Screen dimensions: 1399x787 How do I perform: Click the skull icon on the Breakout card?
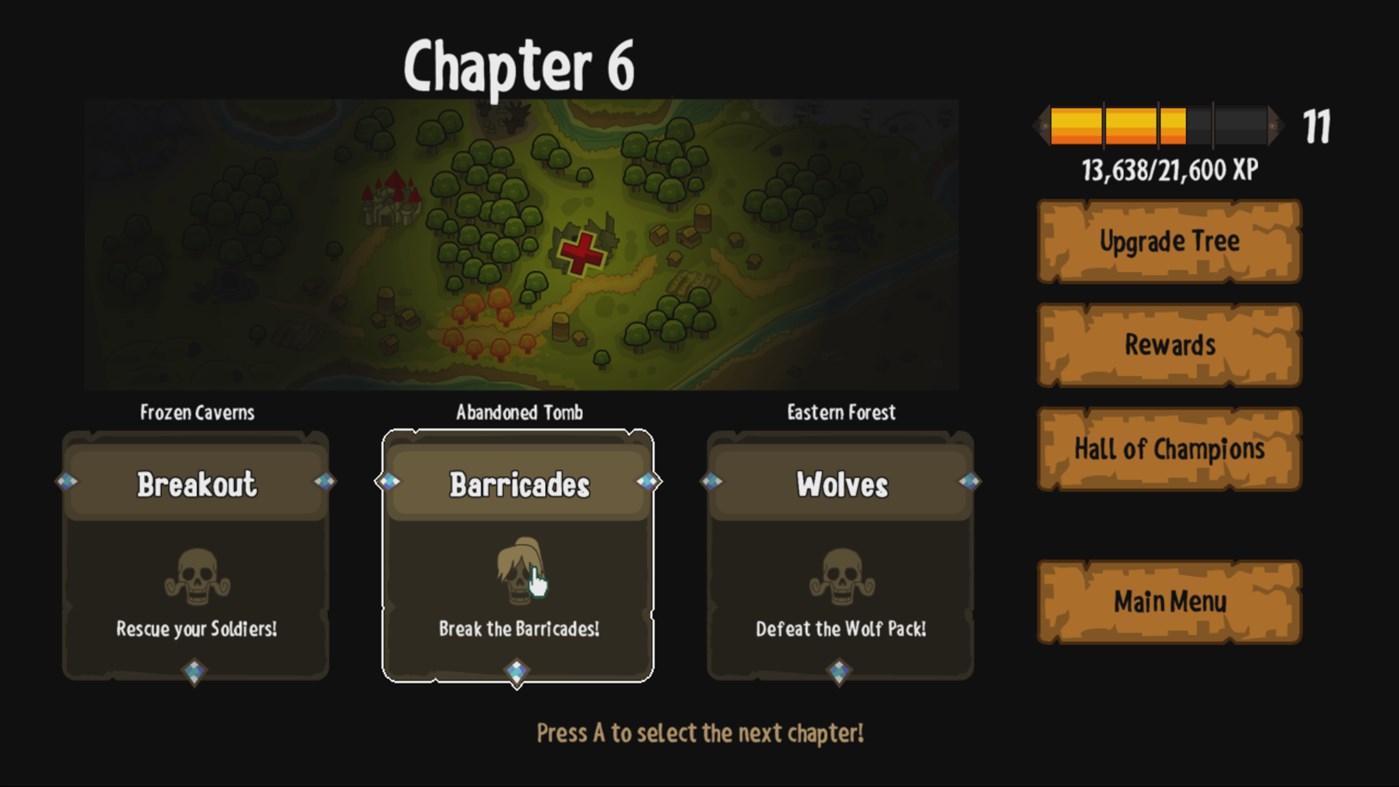(195, 578)
